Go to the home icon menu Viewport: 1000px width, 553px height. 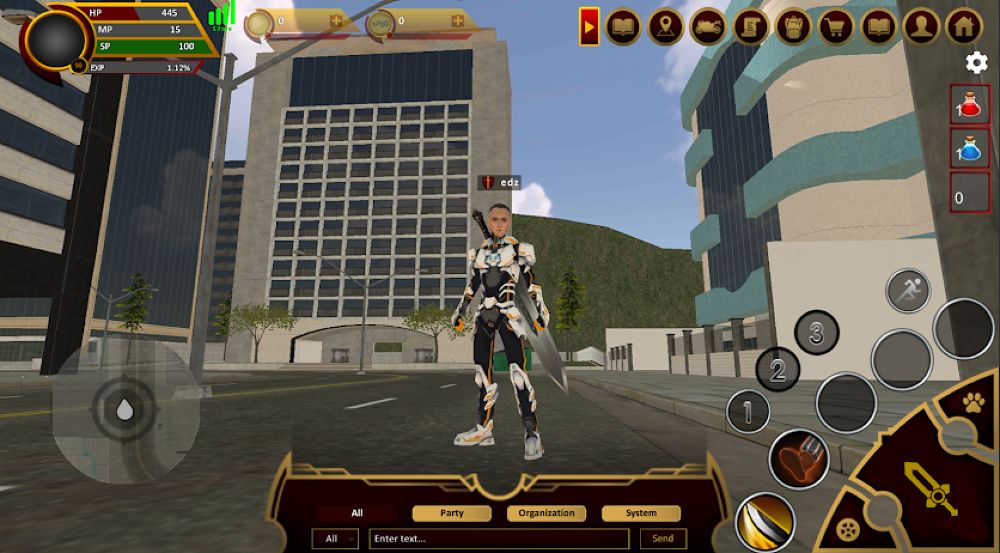963,26
